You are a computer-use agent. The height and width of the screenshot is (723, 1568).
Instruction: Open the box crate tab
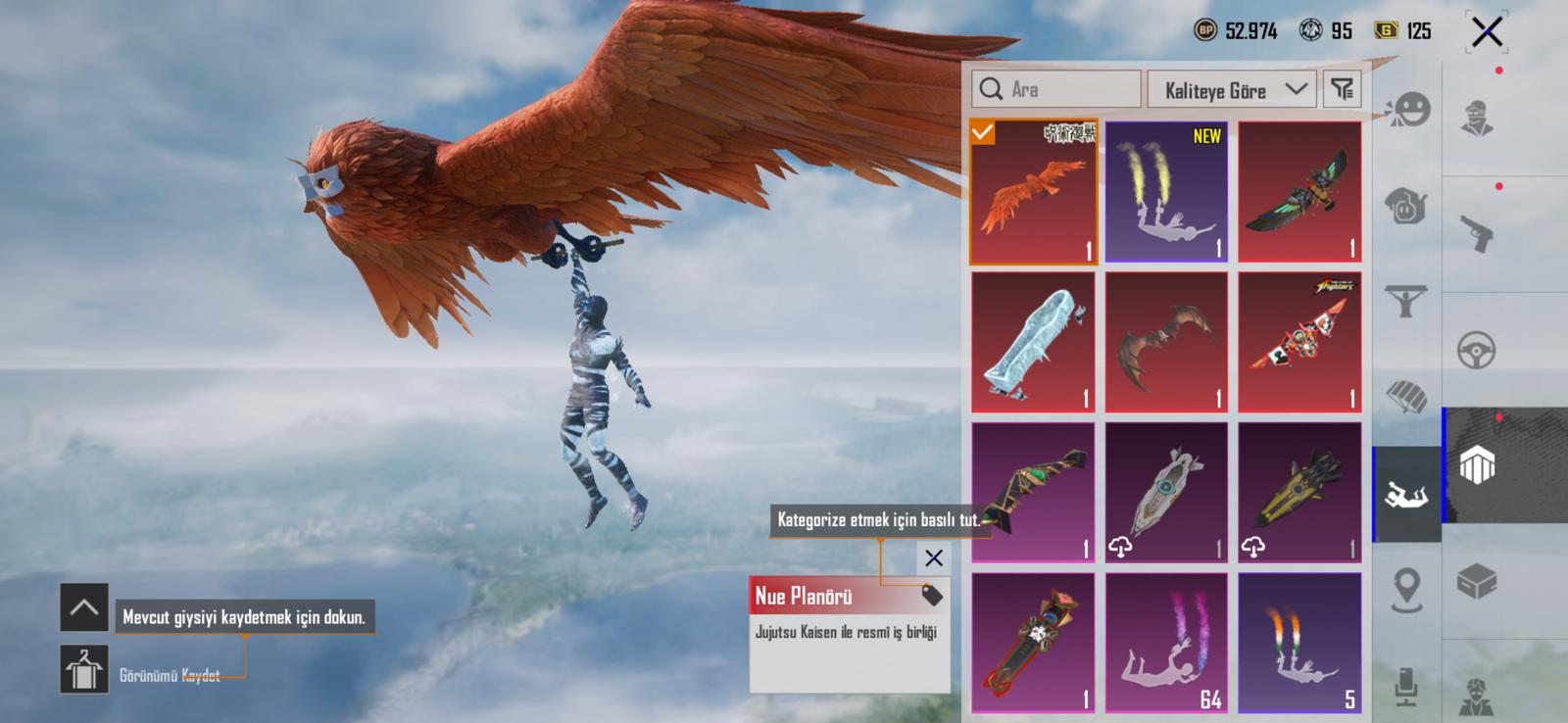click(1476, 582)
